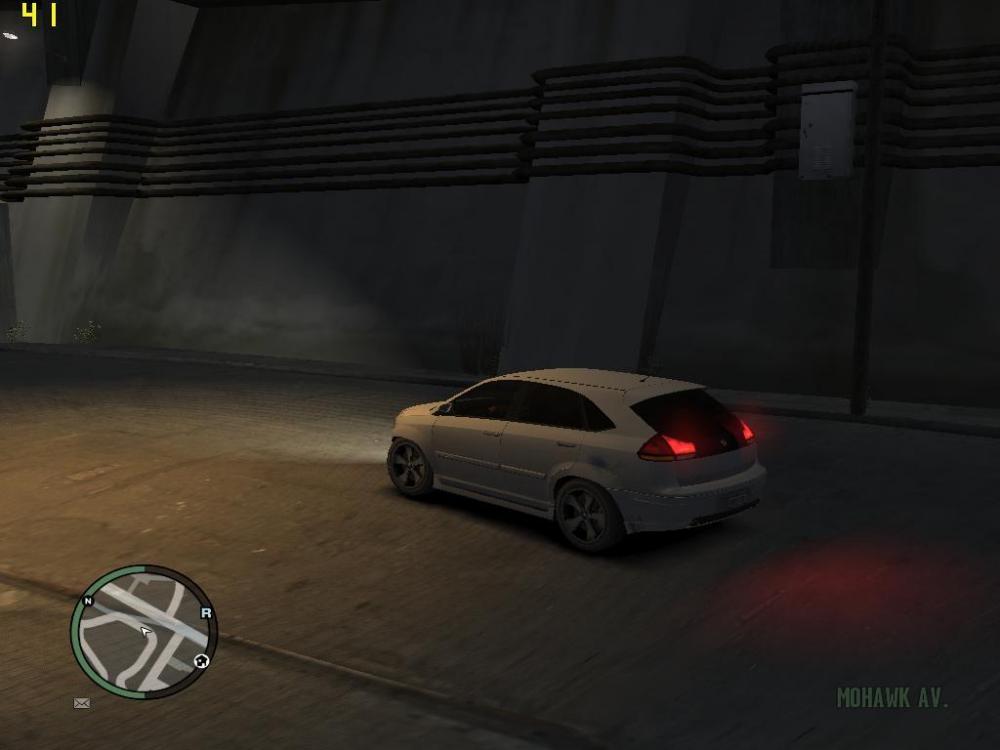Click the safehouse marker on the minimap
The height and width of the screenshot is (750, 1000).
[x=201, y=661]
